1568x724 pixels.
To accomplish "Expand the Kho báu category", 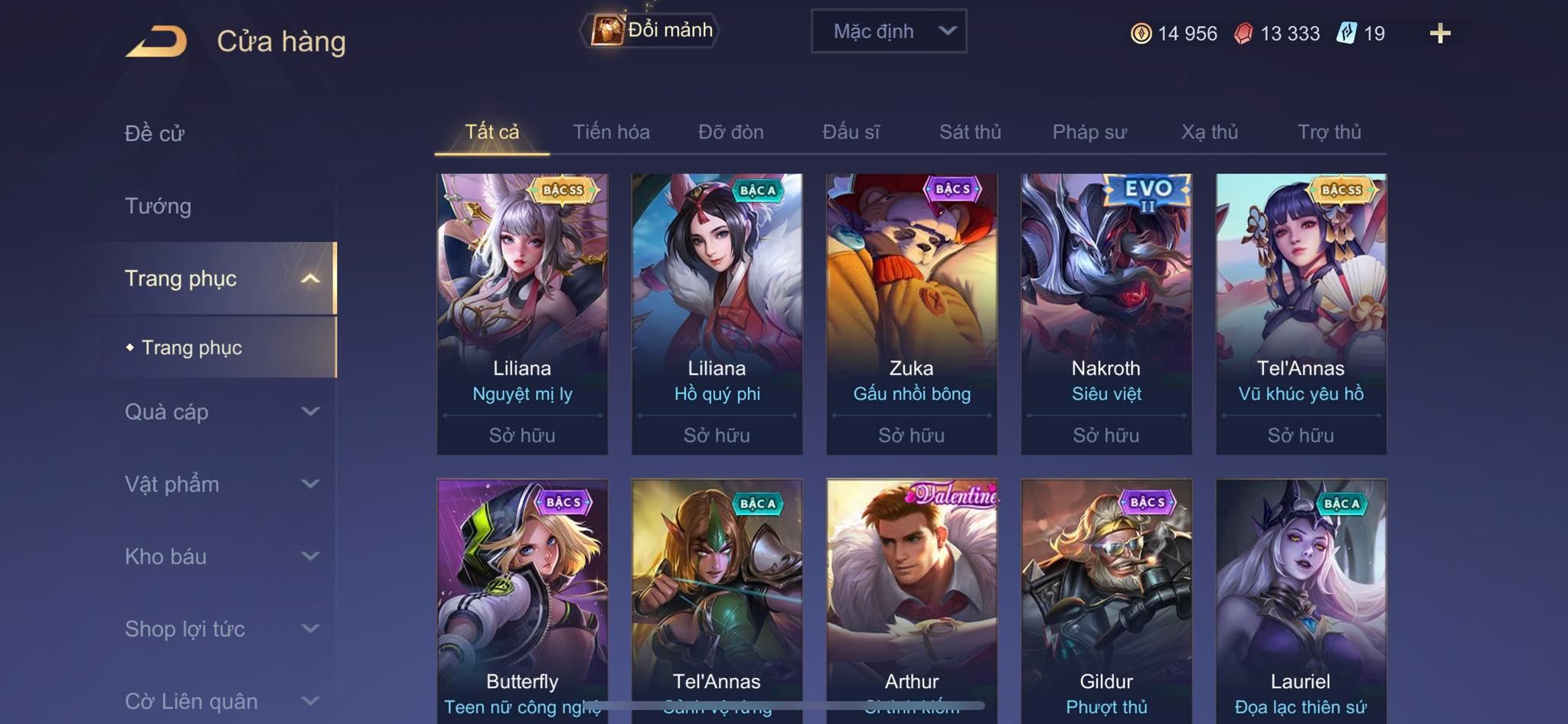I will pos(220,556).
